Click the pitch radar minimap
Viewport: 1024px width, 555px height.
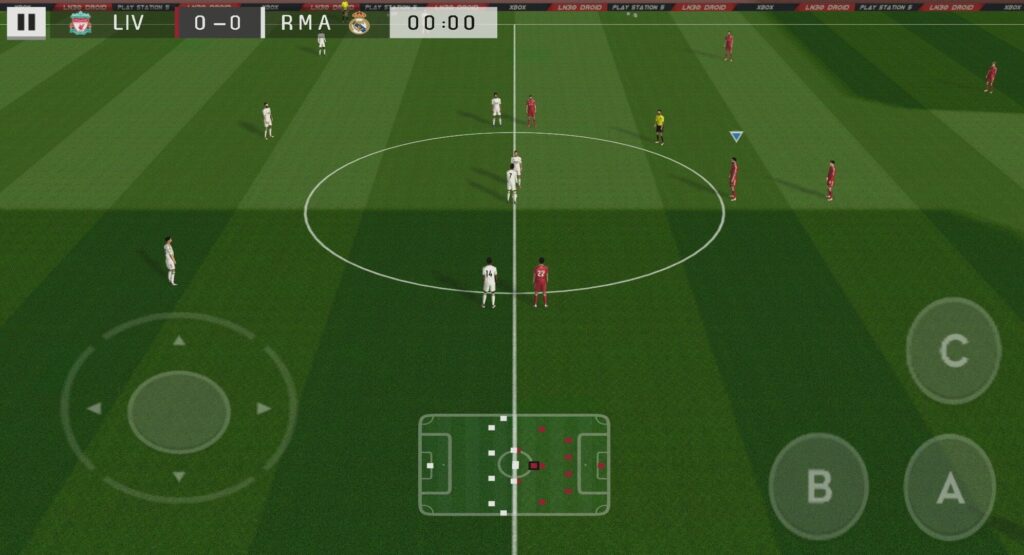[514, 465]
